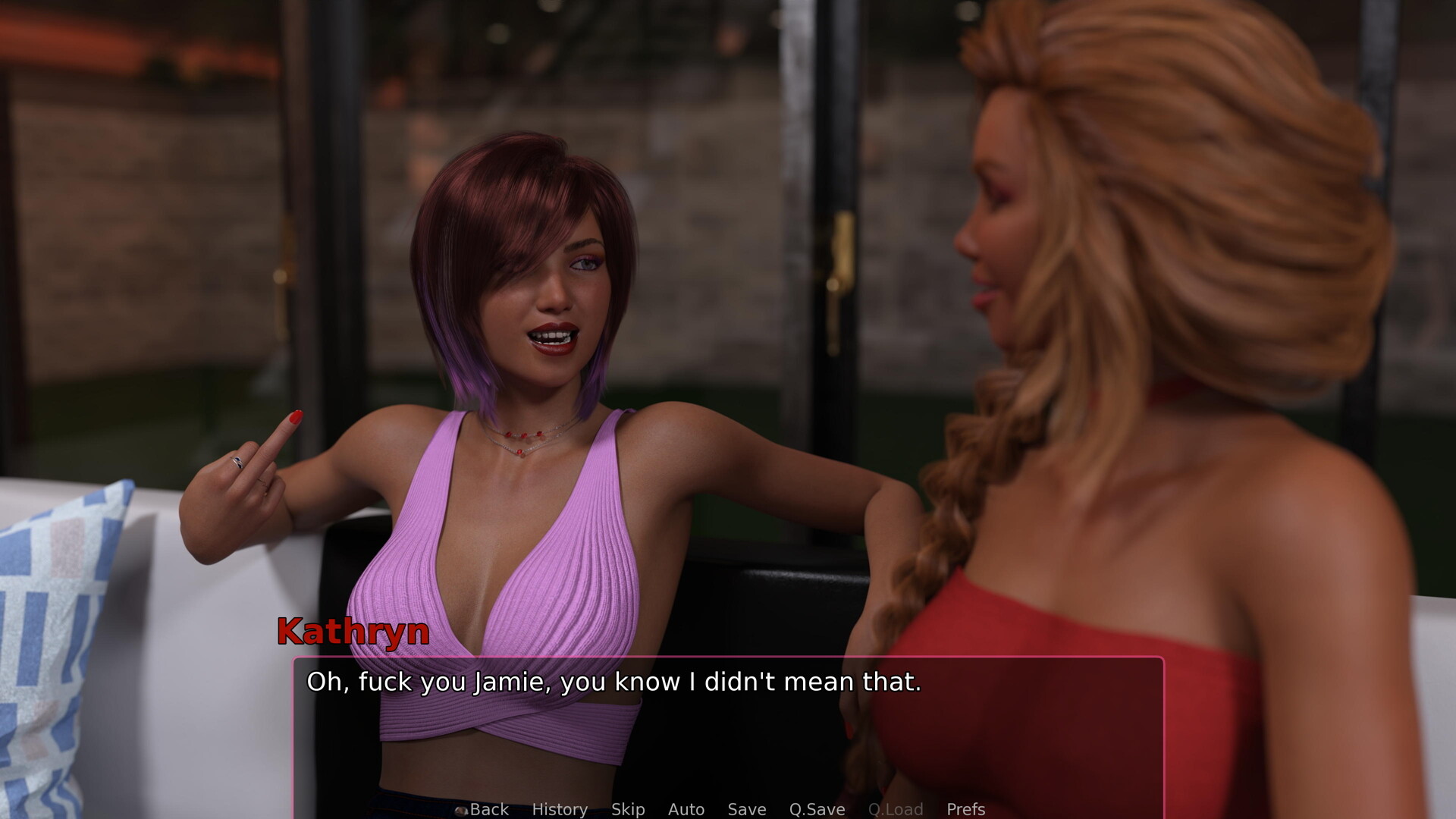
Task: Click the rewind arrow icon beside Back
Action: (460, 811)
